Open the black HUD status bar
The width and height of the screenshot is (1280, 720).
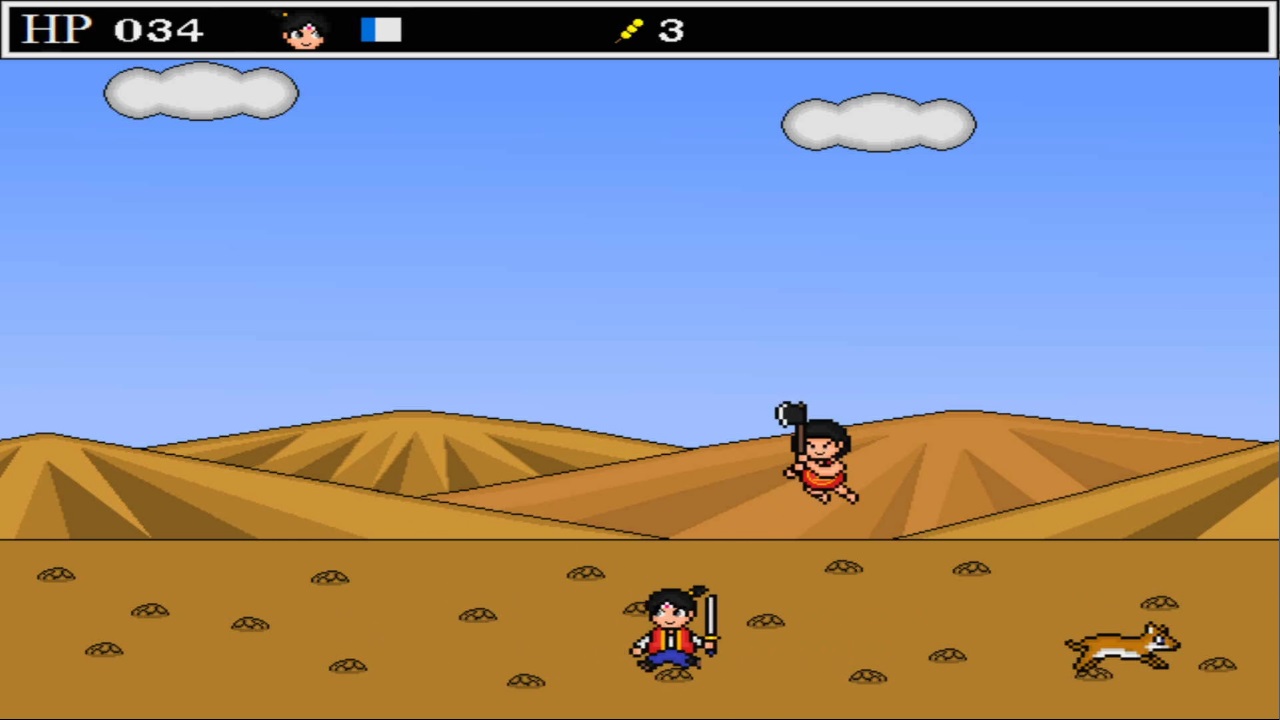pyautogui.click(x=500, y=29)
